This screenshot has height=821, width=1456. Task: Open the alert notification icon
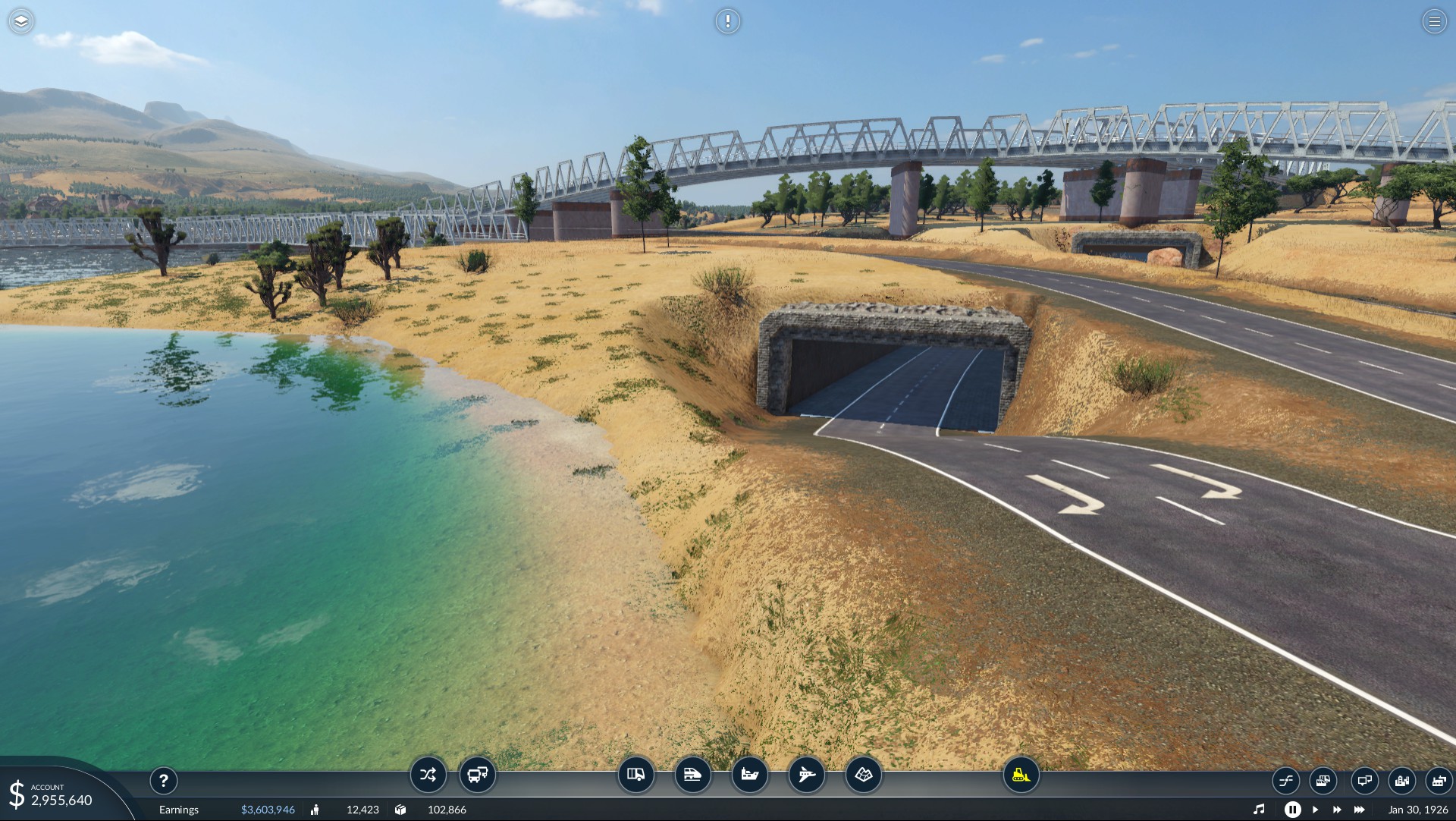pos(727,21)
